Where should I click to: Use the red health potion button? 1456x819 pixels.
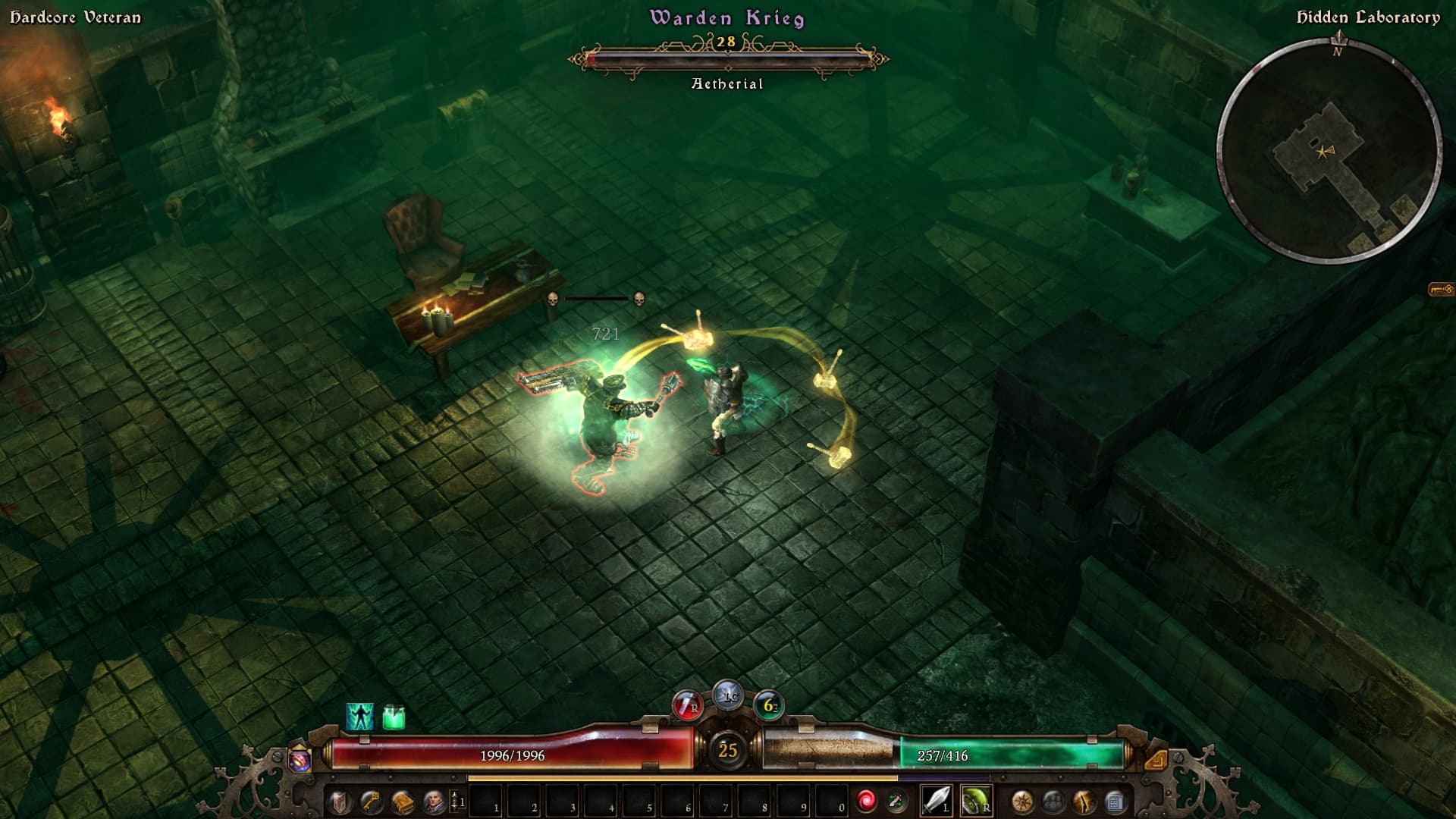pyautogui.click(x=686, y=705)
